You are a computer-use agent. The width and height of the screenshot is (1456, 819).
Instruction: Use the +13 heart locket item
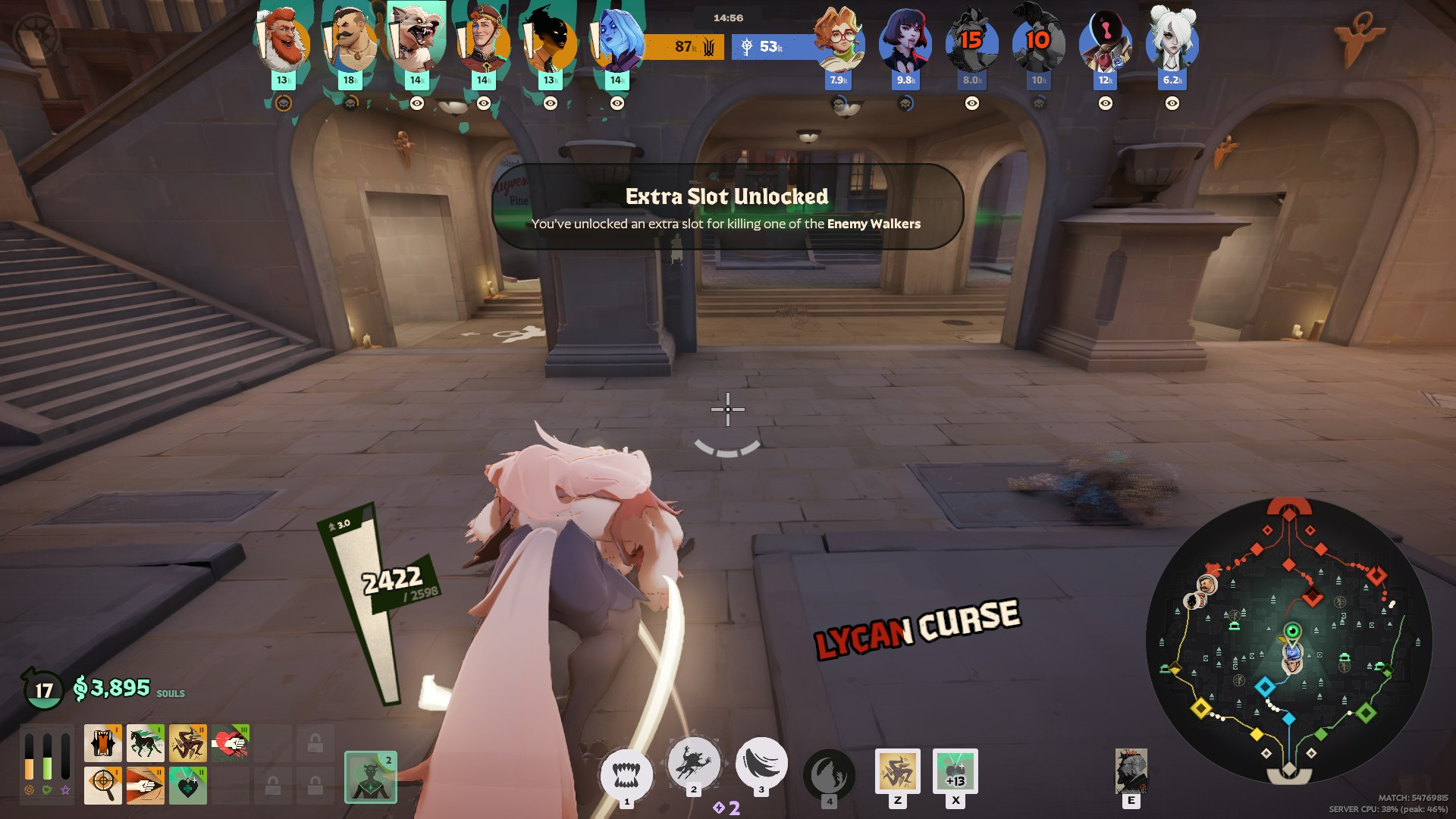[955, 771]
